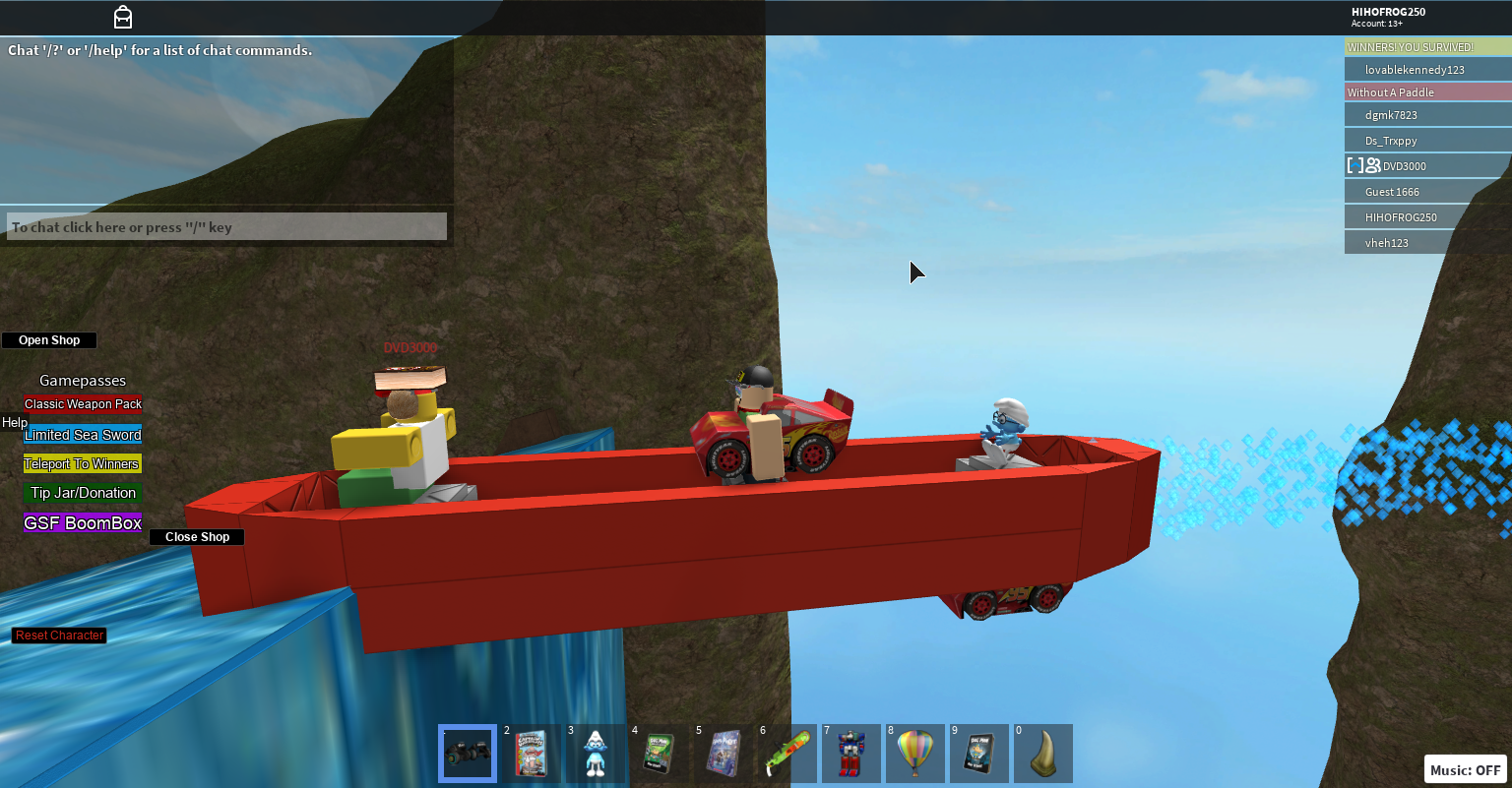The width and height of the screenshot is (1512, 788).
Task: Select DVD3000 in the player list
Action: tap(1404, 166)
